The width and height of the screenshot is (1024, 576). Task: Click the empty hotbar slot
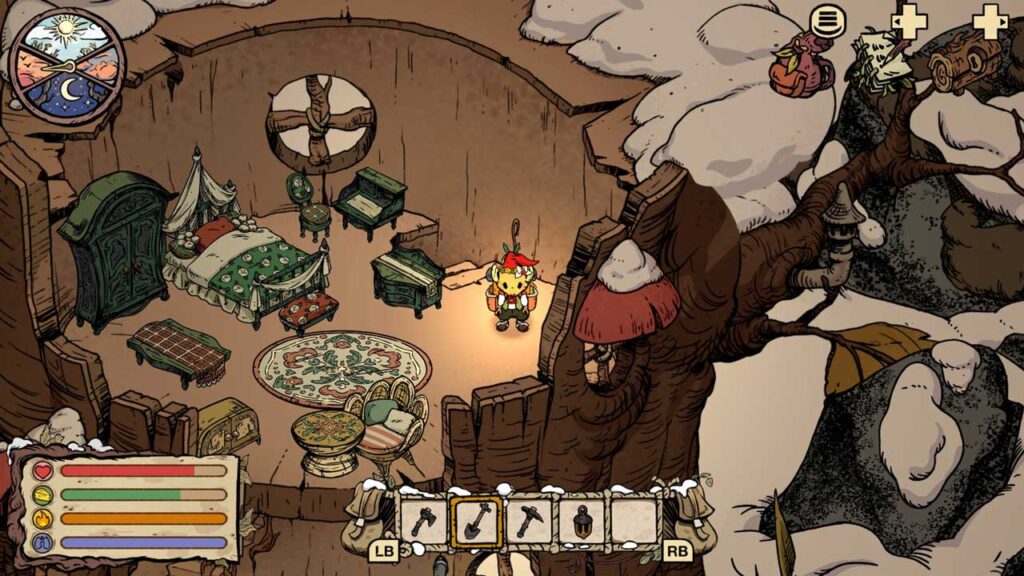634,521
